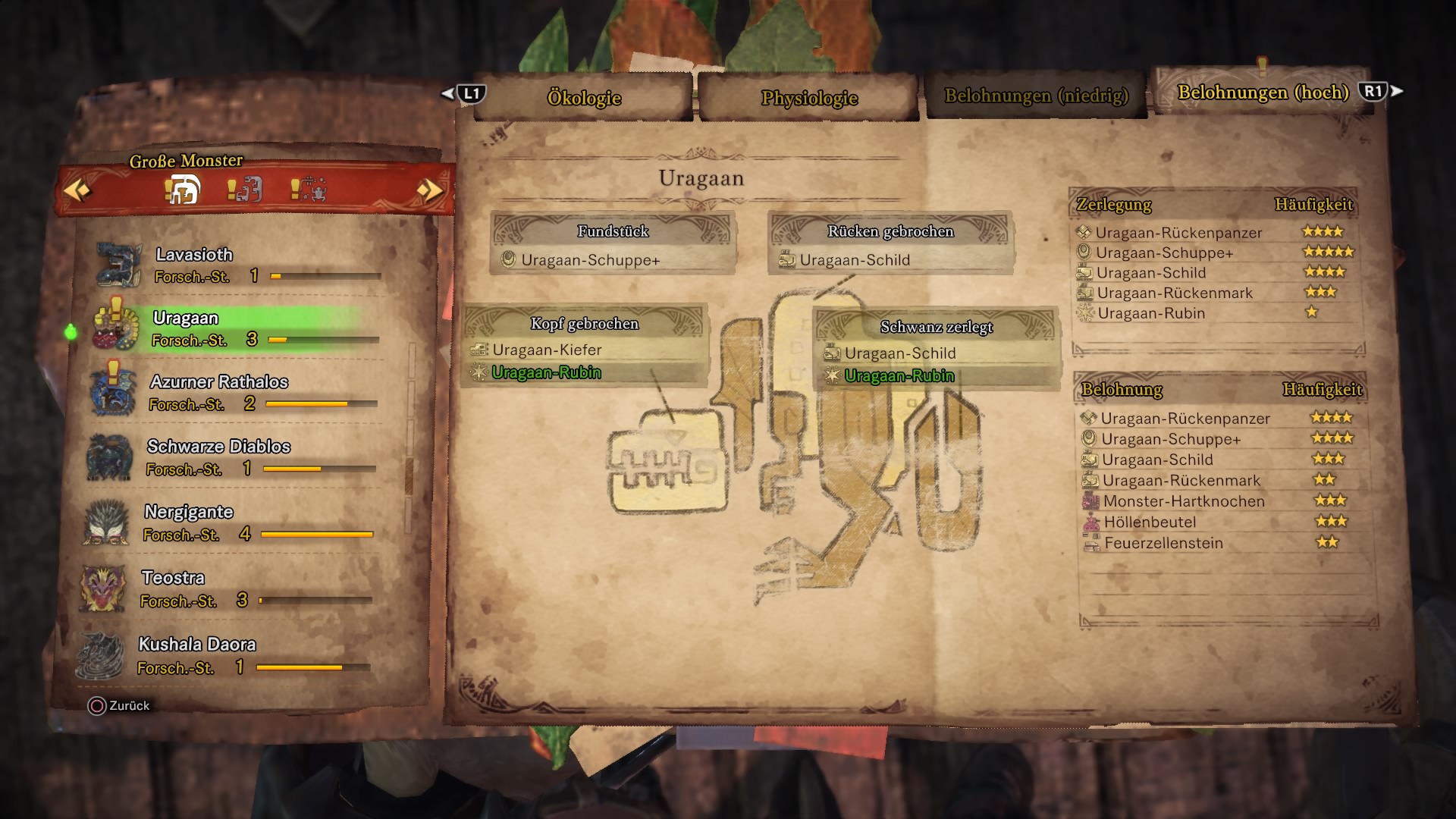Select Uragaan-Rubin under Kopf gebrochen
The image size is (1456, 819).
coord(546,372)
